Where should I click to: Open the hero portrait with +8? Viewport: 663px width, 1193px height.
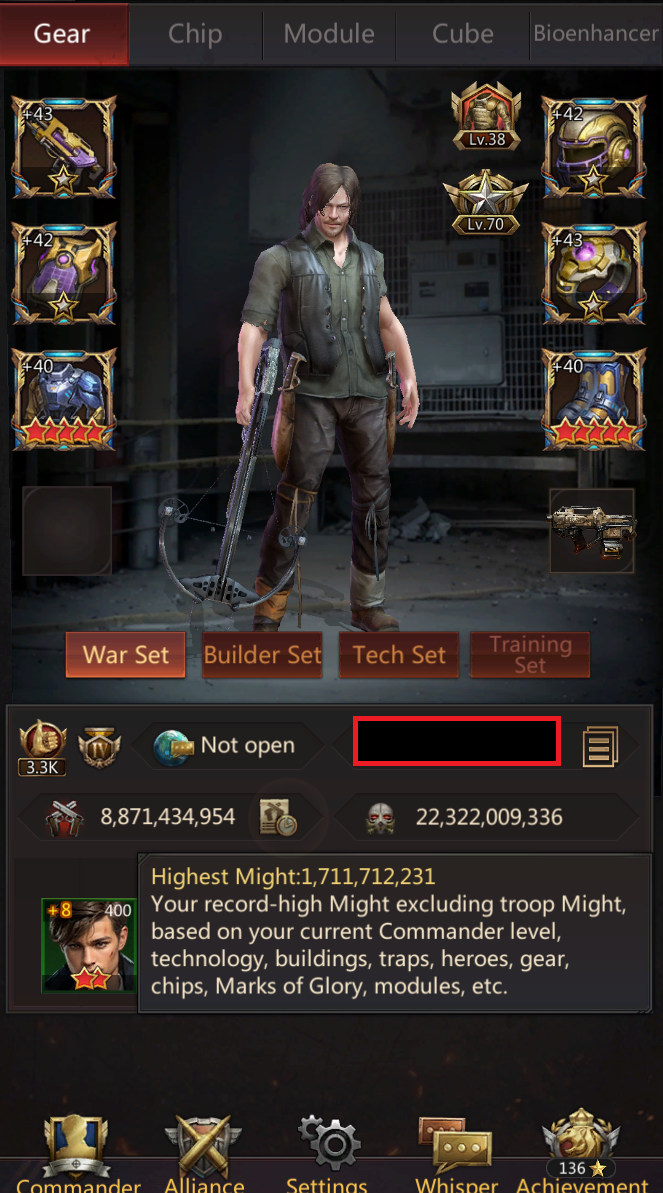coord(88,944)
